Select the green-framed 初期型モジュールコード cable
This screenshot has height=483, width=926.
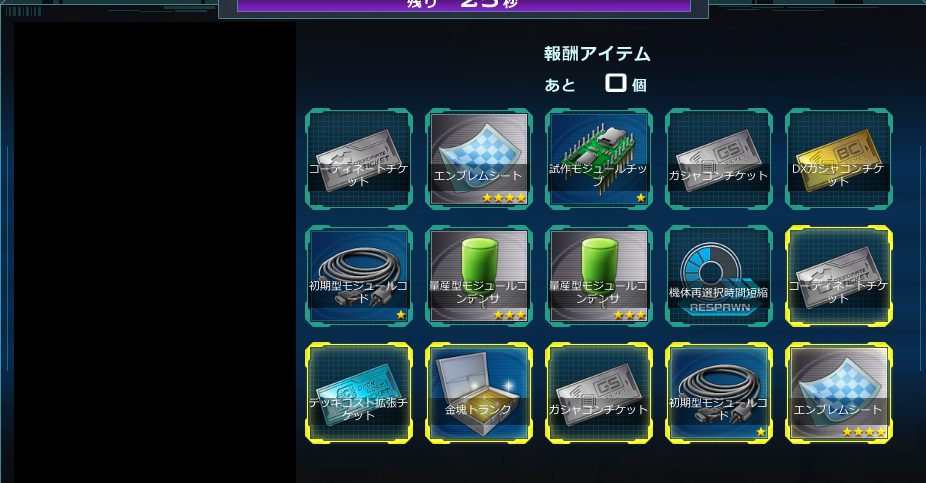pyautogui.click(x=359, y=276)
